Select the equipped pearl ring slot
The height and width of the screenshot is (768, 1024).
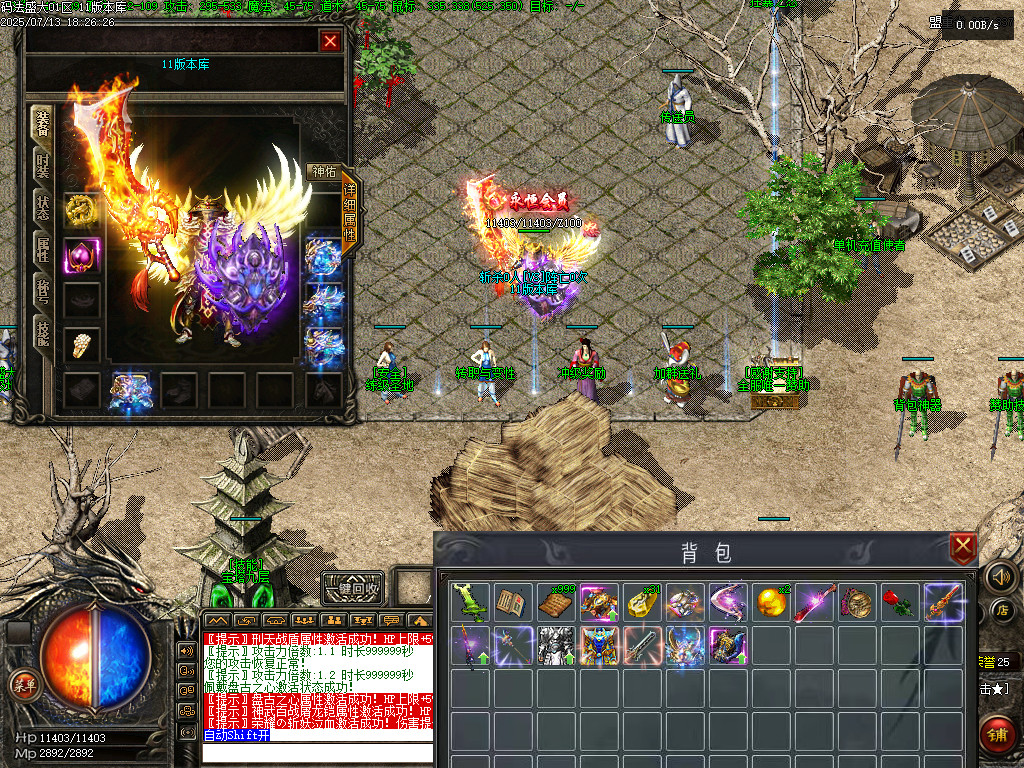tap(81, 345)
